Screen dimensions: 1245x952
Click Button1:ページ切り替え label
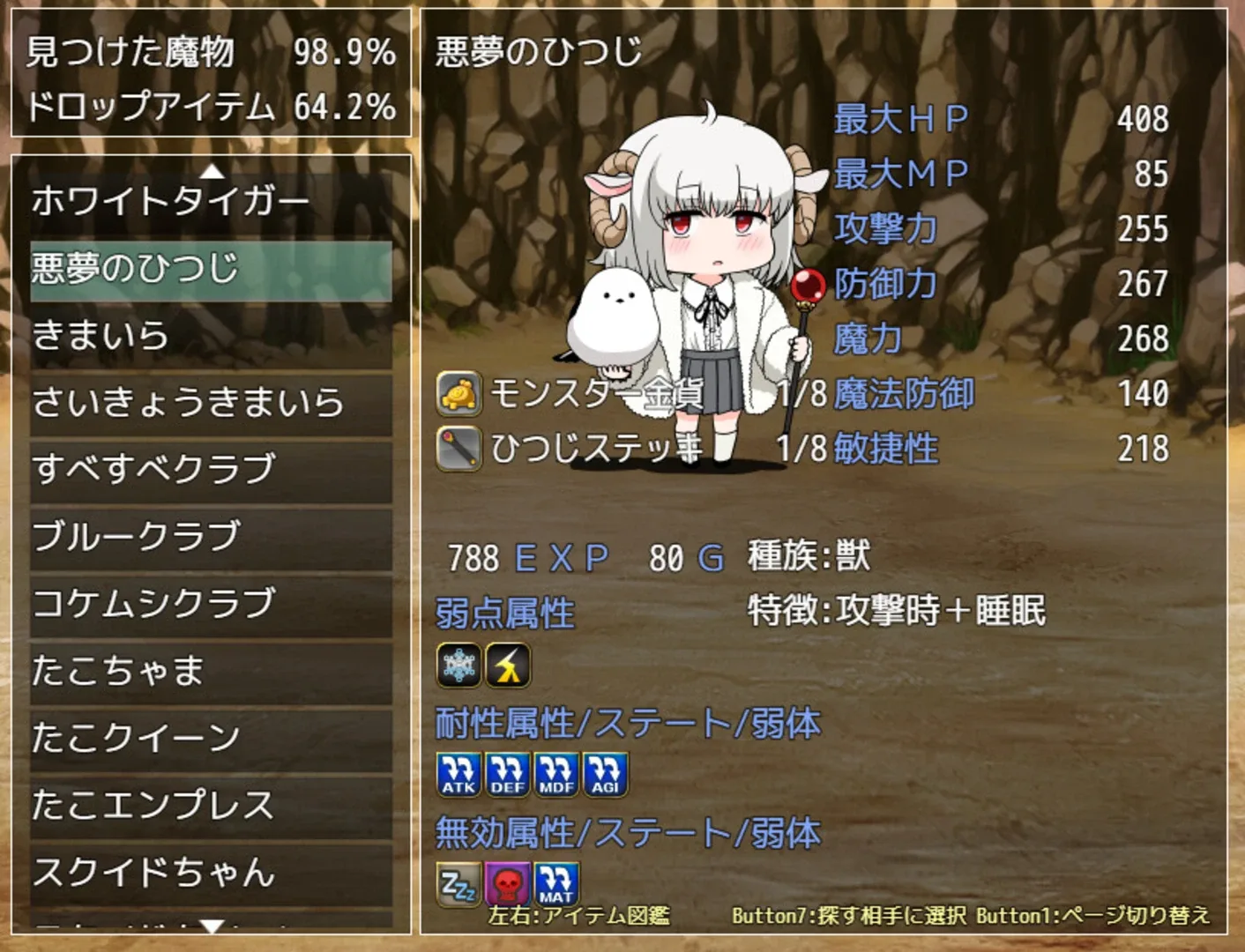coord(1093,917)
